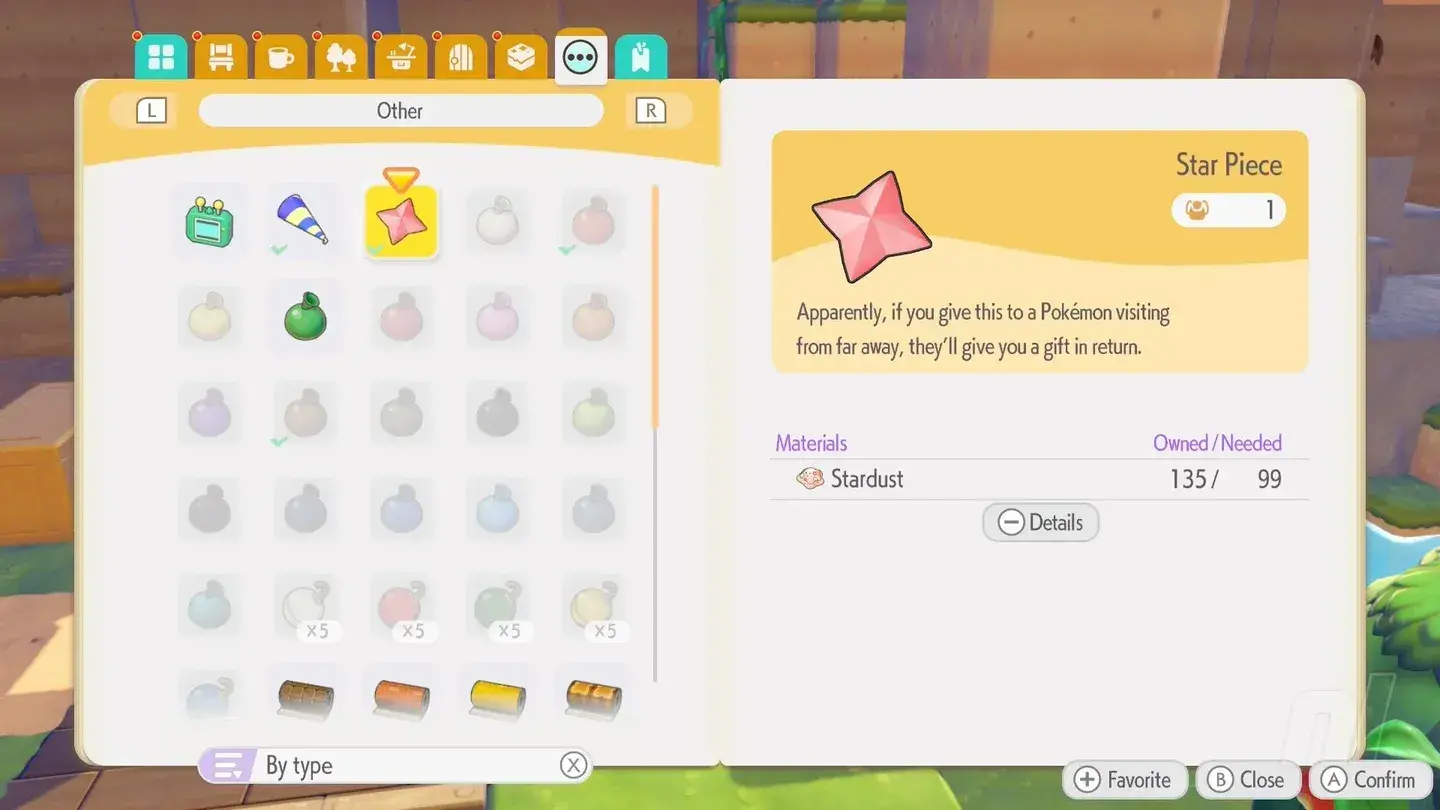Image resolution: width=1440 pixels, height=810 pixels.
Task: Select the plants category trees icon
Action: pos(340,57)
